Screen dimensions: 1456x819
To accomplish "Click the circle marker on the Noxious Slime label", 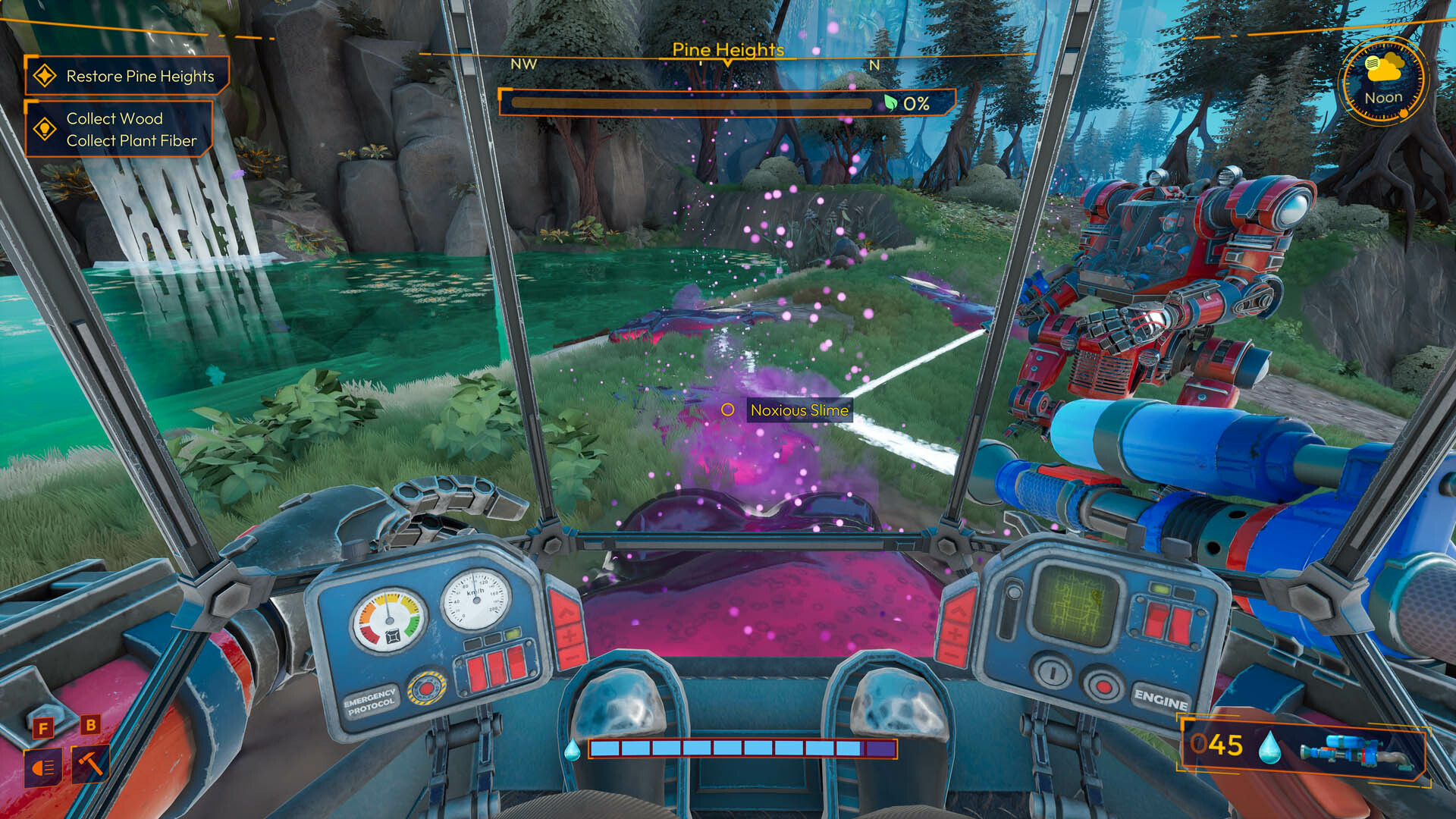I will click(x=729, y=410).
